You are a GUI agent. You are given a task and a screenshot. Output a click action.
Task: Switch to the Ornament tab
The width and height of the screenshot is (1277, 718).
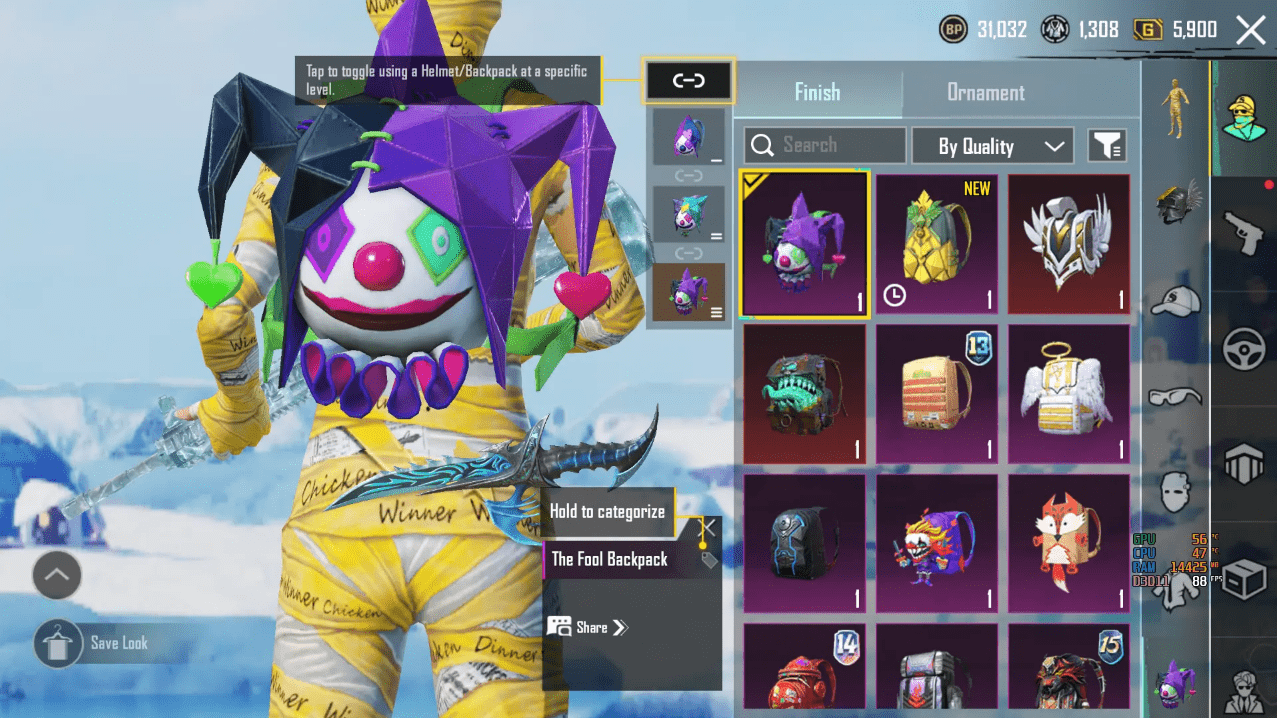(985, 93)
